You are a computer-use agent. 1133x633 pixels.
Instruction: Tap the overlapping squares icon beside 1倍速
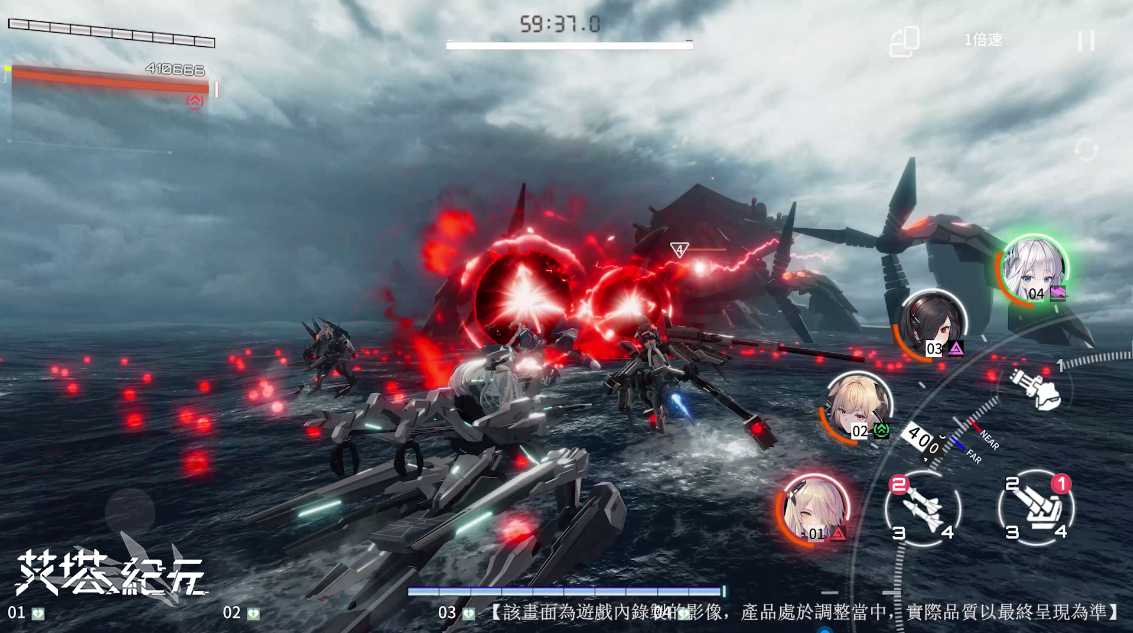904,42
